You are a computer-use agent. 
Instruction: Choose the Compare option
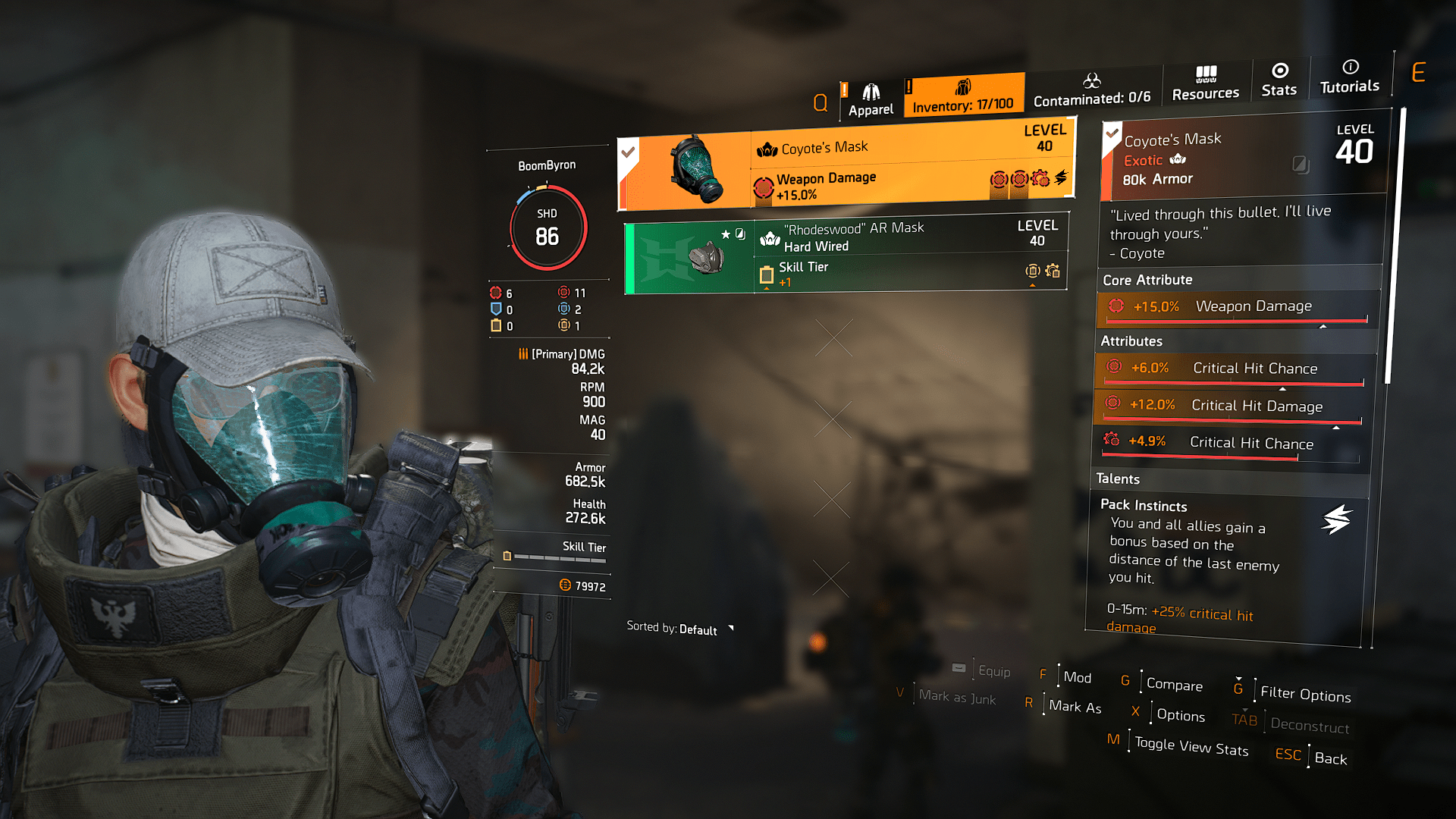pyautogui.click(x=1174, y=684)
